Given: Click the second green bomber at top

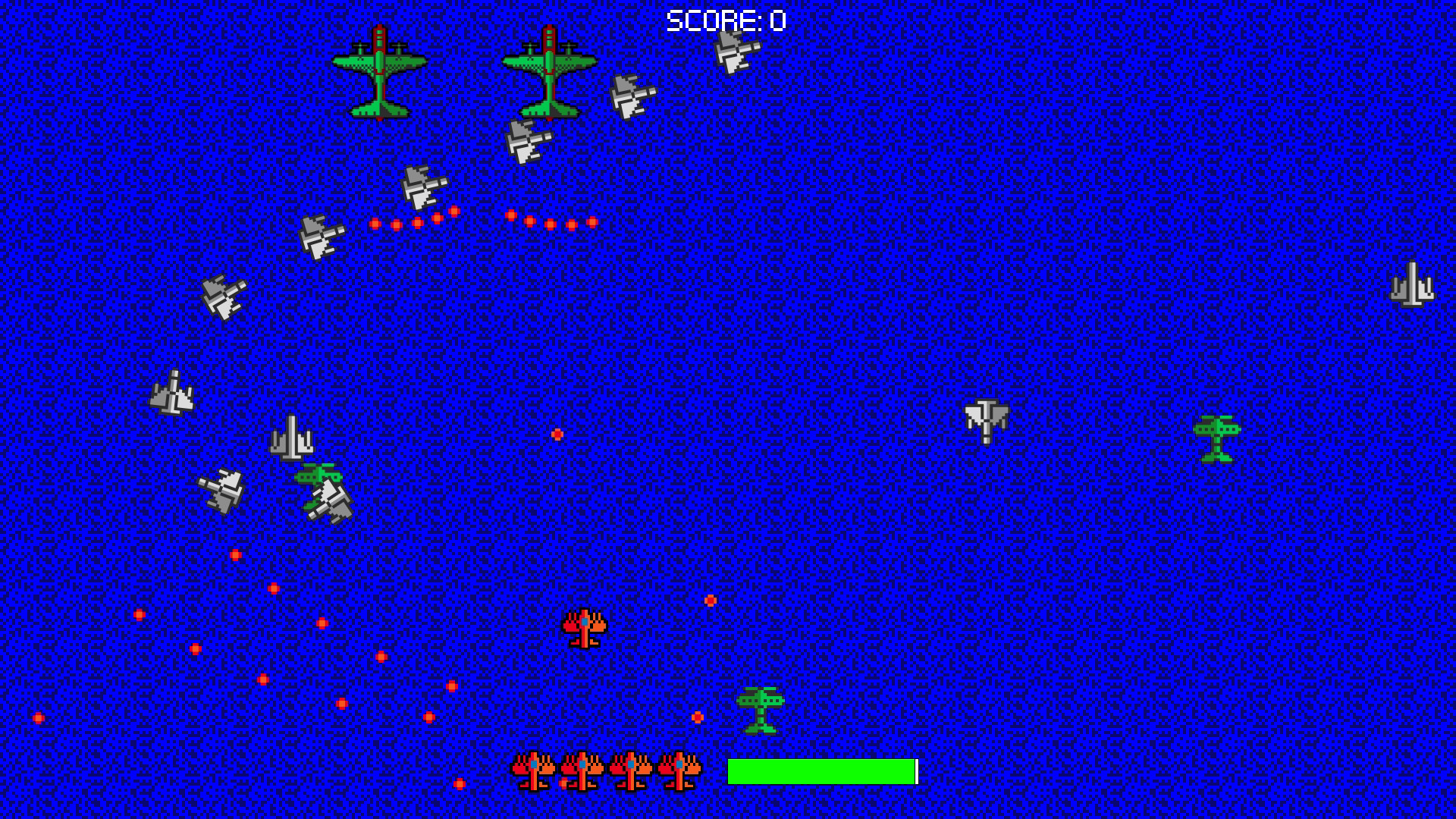Looking at the screenshot, I should click(548, 72).
